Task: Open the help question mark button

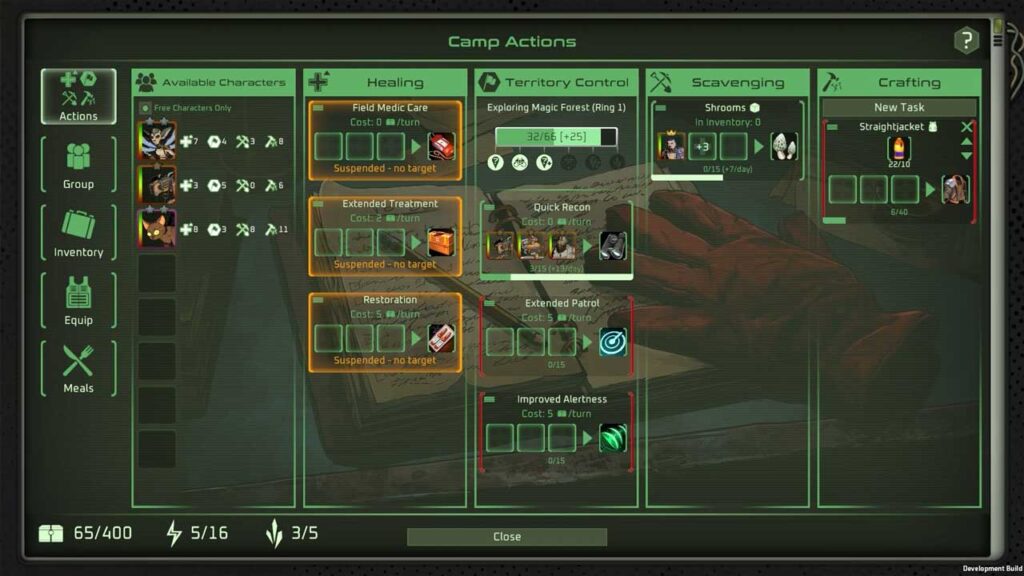Action: [965, 41]
